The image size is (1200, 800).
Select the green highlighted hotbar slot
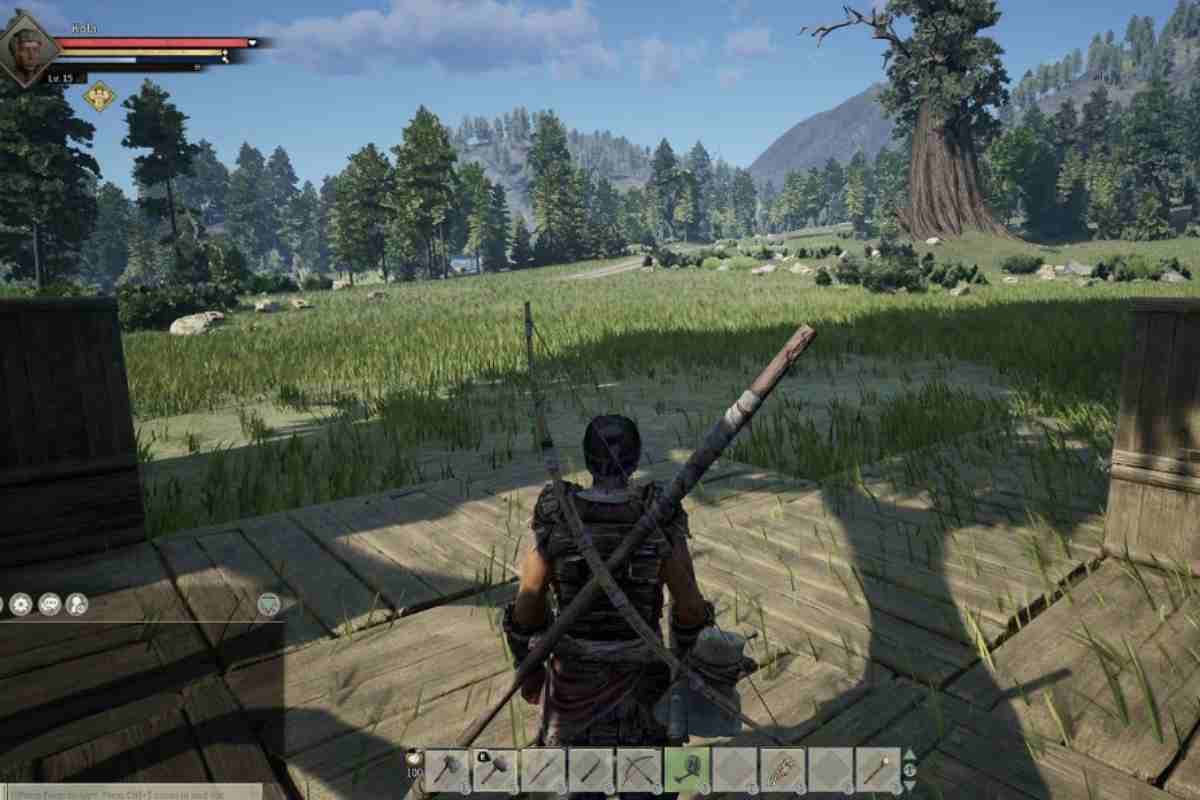pos(687,769)
